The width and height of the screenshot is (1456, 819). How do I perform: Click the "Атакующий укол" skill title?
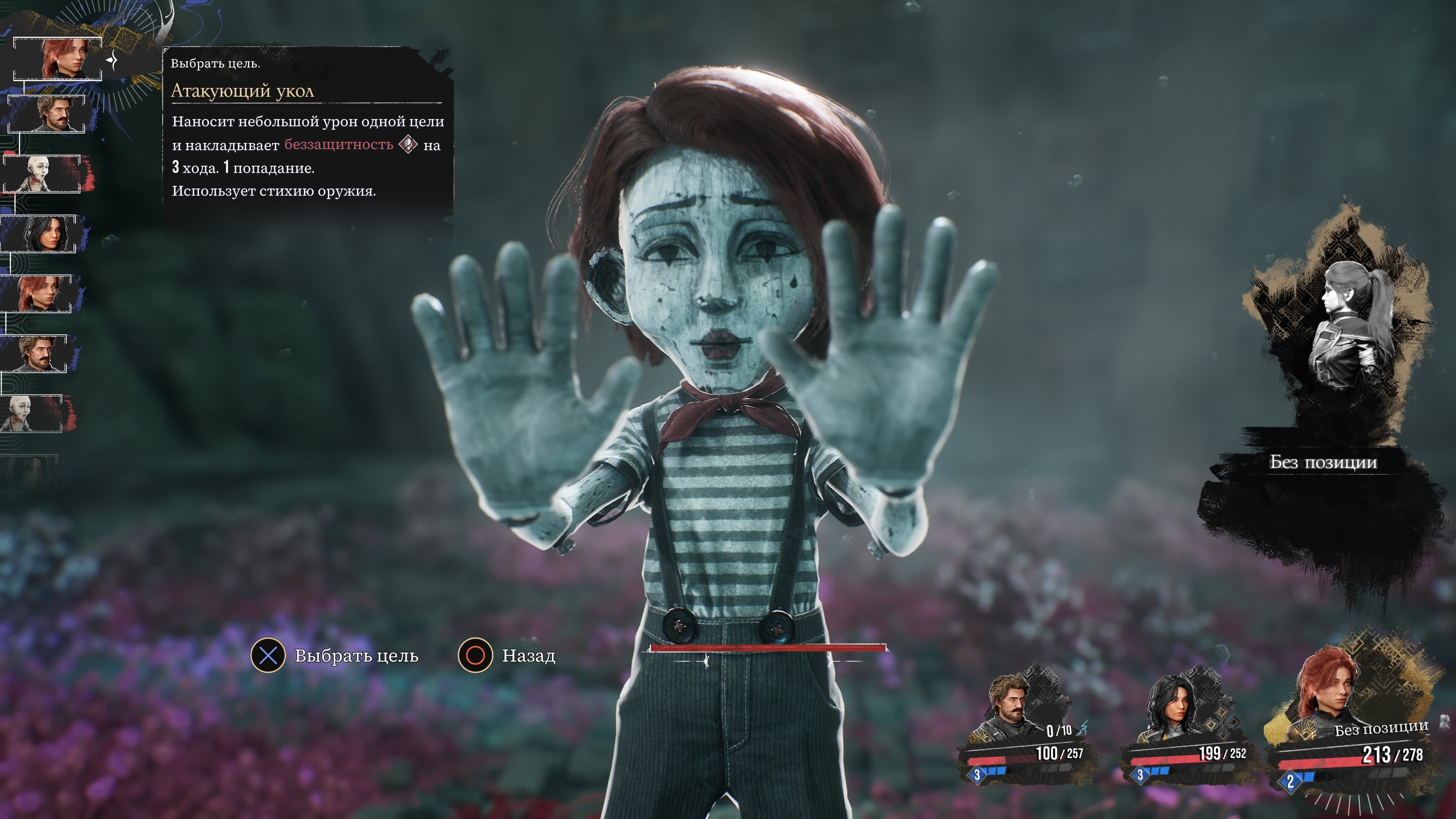tap(243, 91)
